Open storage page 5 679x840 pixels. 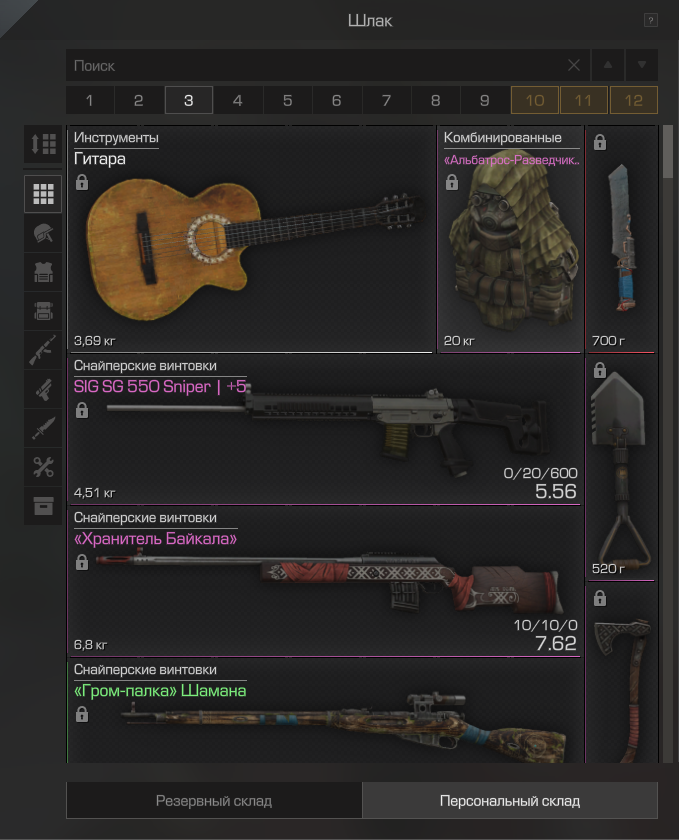click(x=287, y=101)
